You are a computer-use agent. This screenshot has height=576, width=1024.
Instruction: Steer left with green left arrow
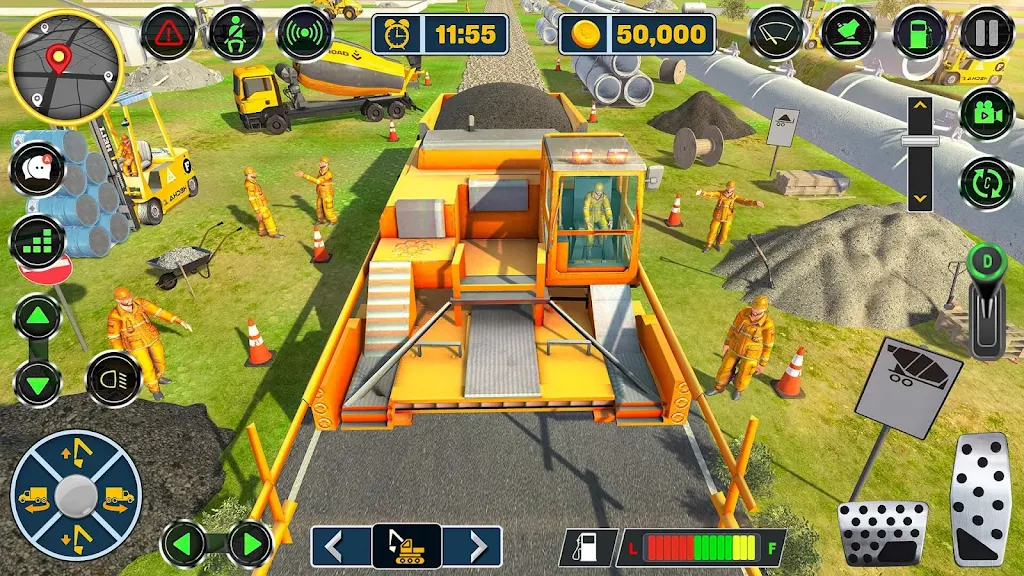click(x=186, y=545)
